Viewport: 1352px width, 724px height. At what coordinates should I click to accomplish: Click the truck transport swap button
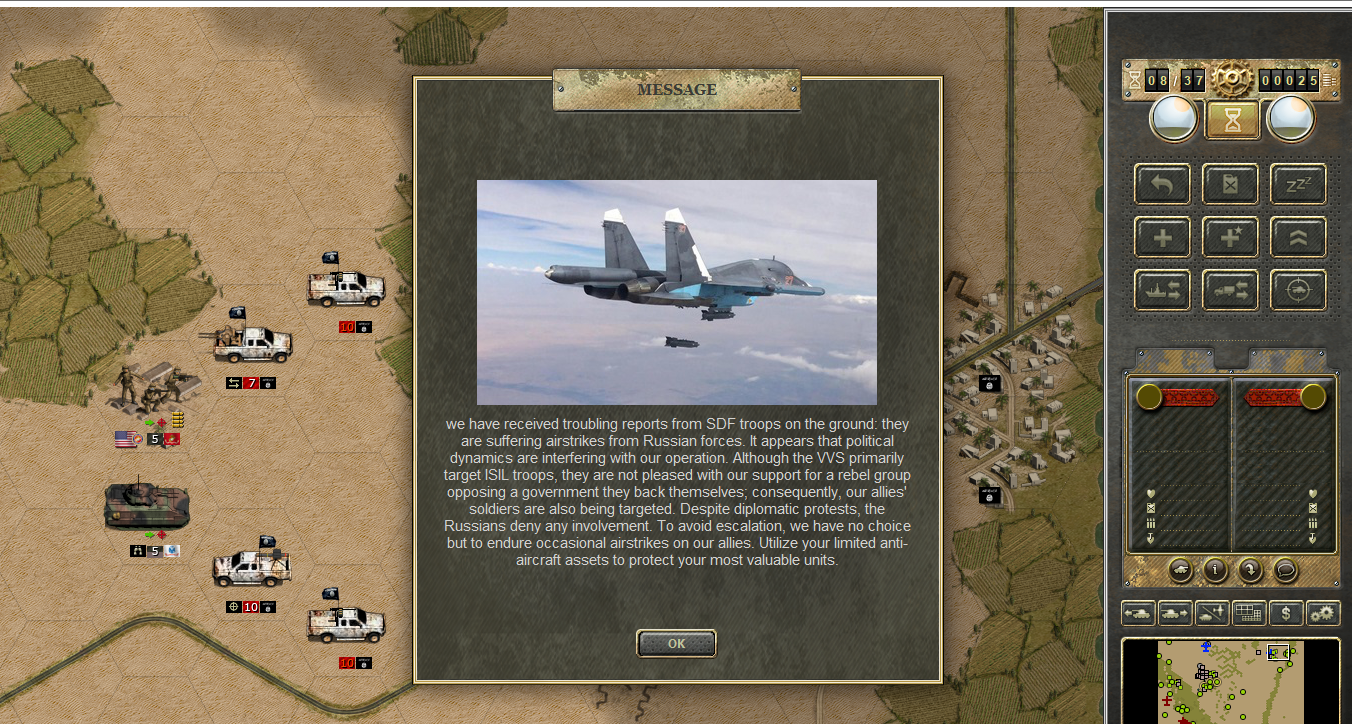point(1230,290)
